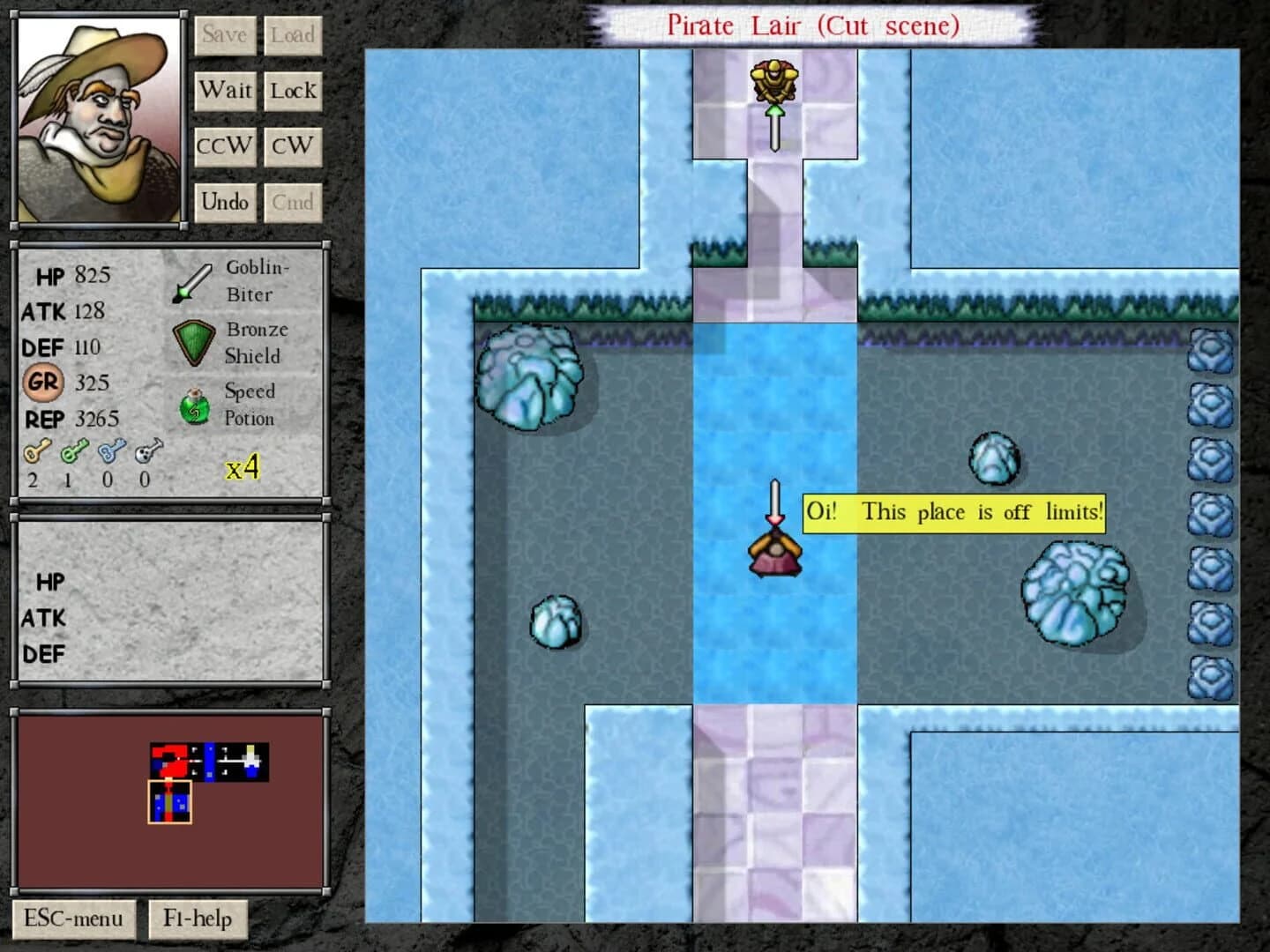1270x952 pixels.
Task: Click the Cmd button
Action: tap(293, 202)
